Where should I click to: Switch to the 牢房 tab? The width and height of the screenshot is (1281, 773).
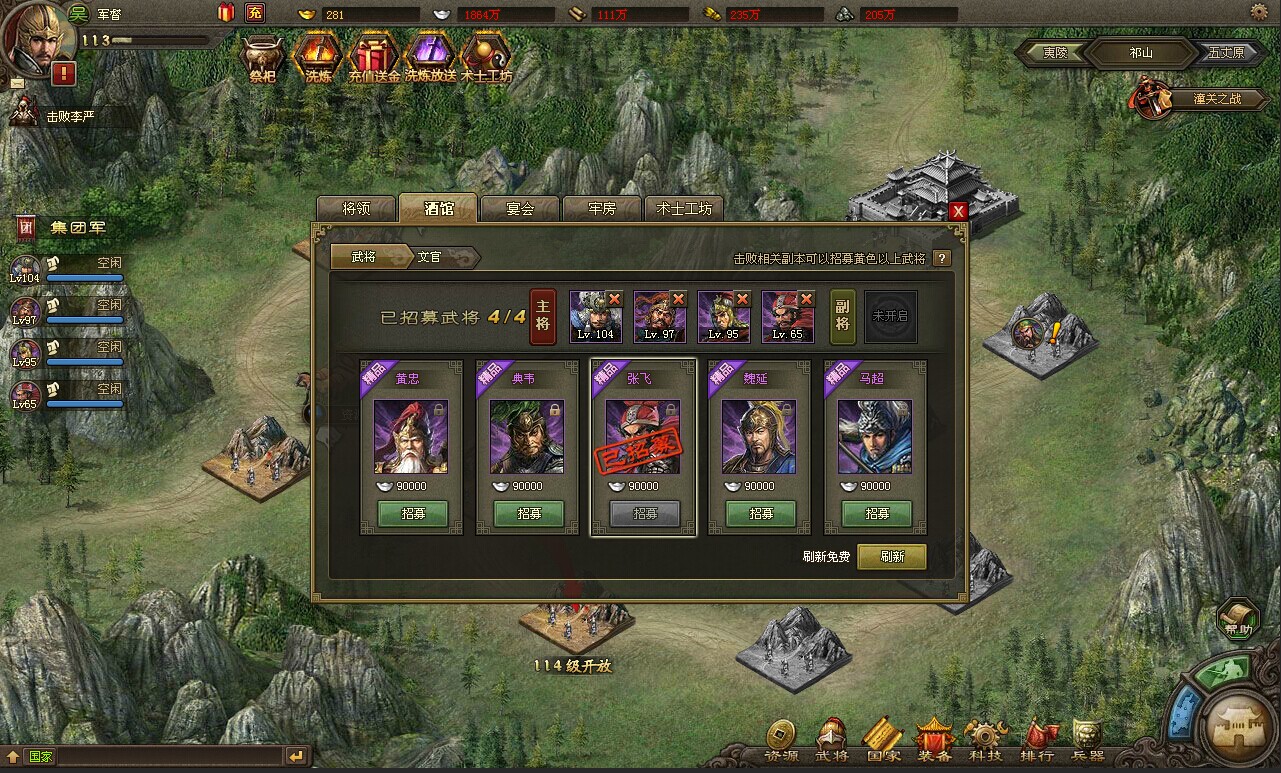602,208
